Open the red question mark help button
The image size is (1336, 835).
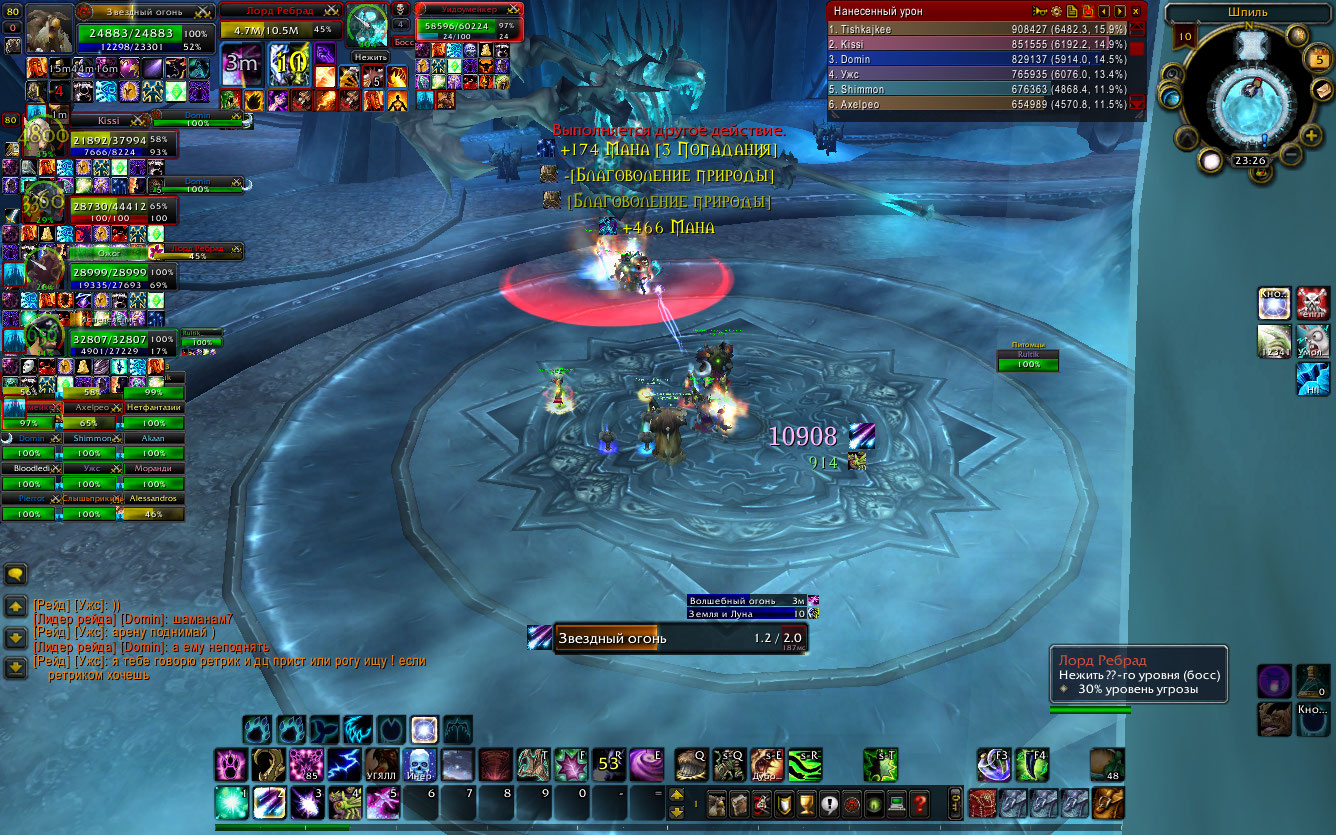point(920,803)
